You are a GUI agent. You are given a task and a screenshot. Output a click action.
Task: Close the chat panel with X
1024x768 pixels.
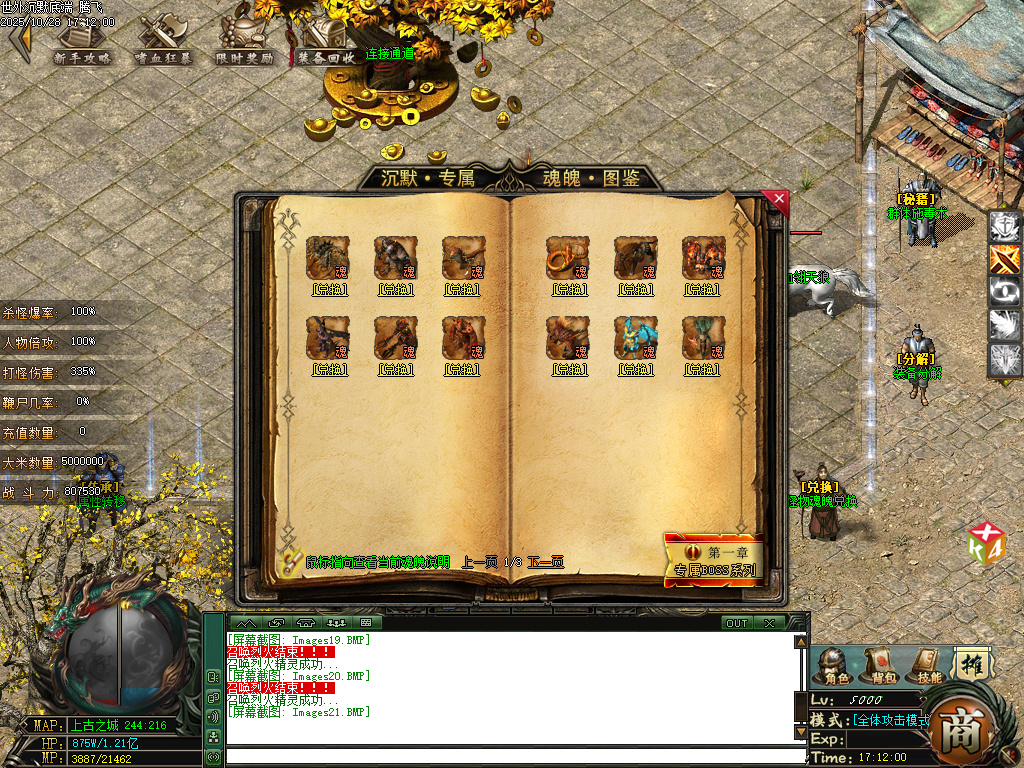pyautogui.click(x=769, y=623)
